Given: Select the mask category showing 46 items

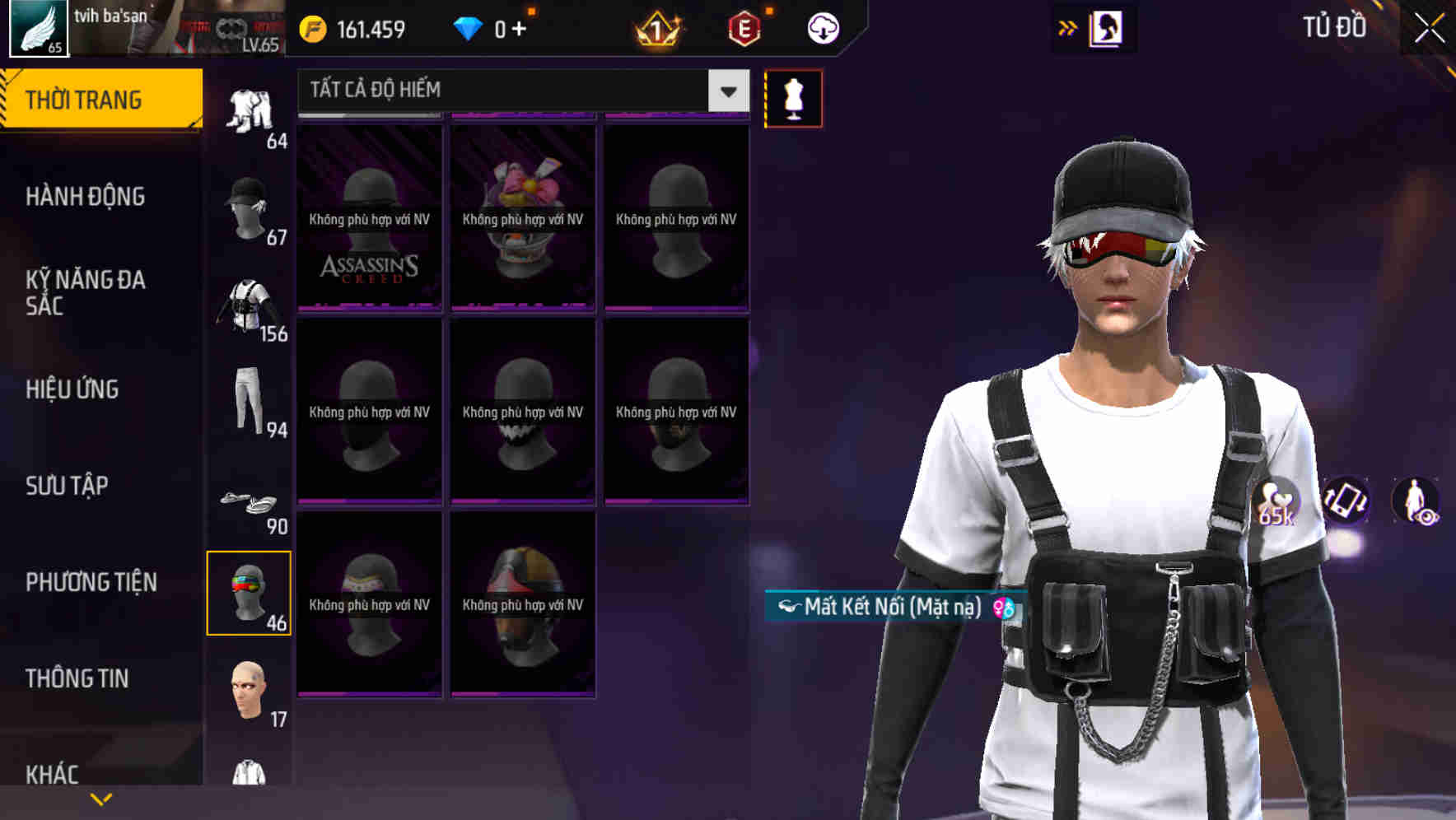Looking at the screenshot, I should tap(250, 593).
